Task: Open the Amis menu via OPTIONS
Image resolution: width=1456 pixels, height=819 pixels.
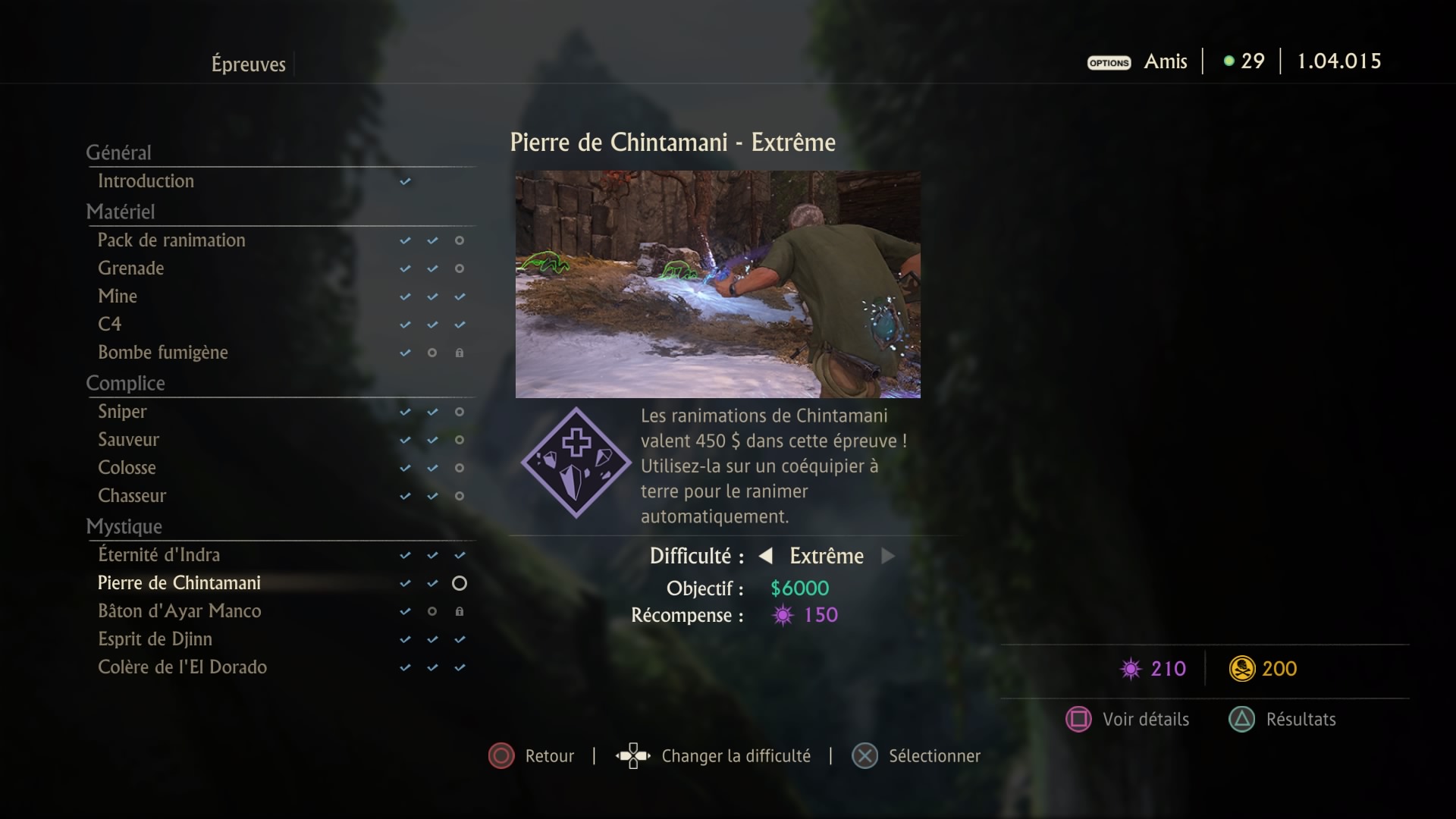Action: coord(1109,63)
